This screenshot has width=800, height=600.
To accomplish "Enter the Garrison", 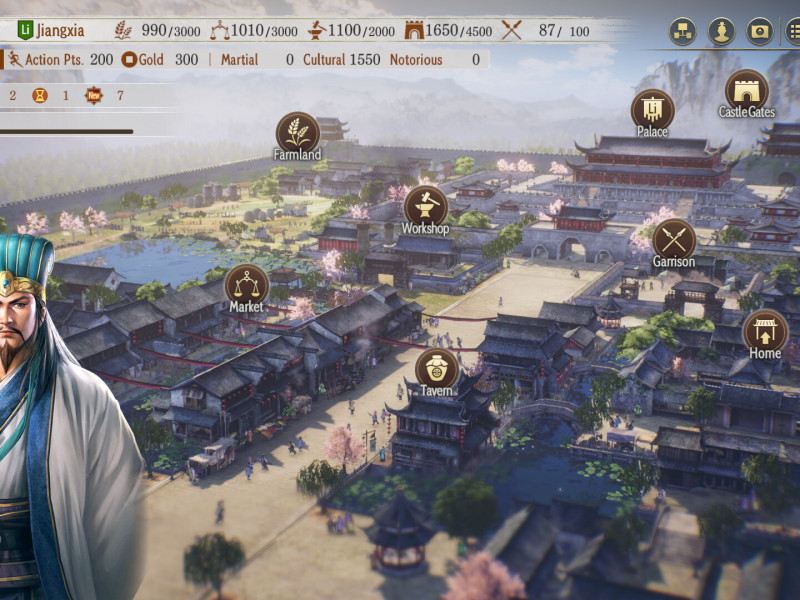I will (674, 240).
